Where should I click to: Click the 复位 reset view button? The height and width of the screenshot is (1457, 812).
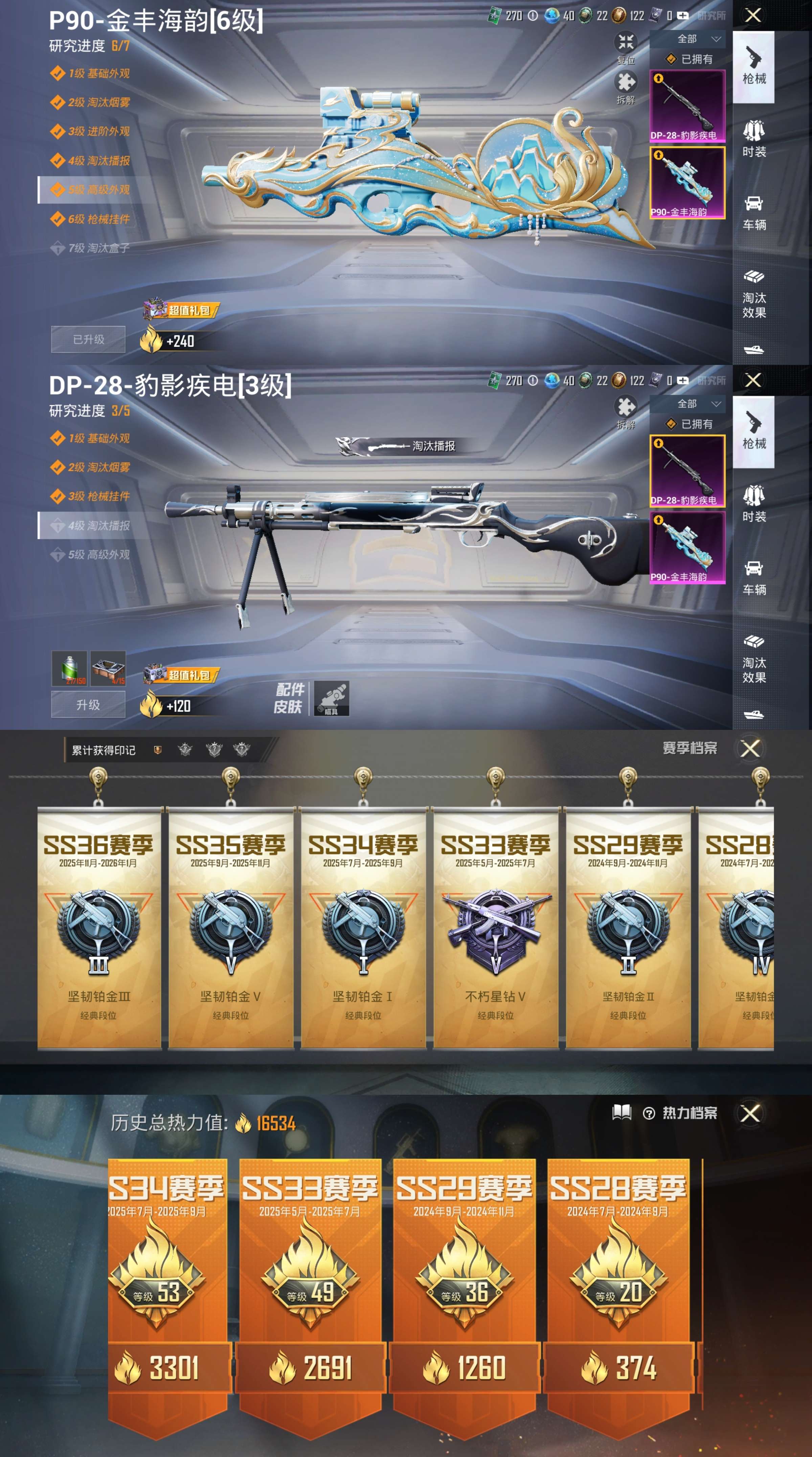625,47
